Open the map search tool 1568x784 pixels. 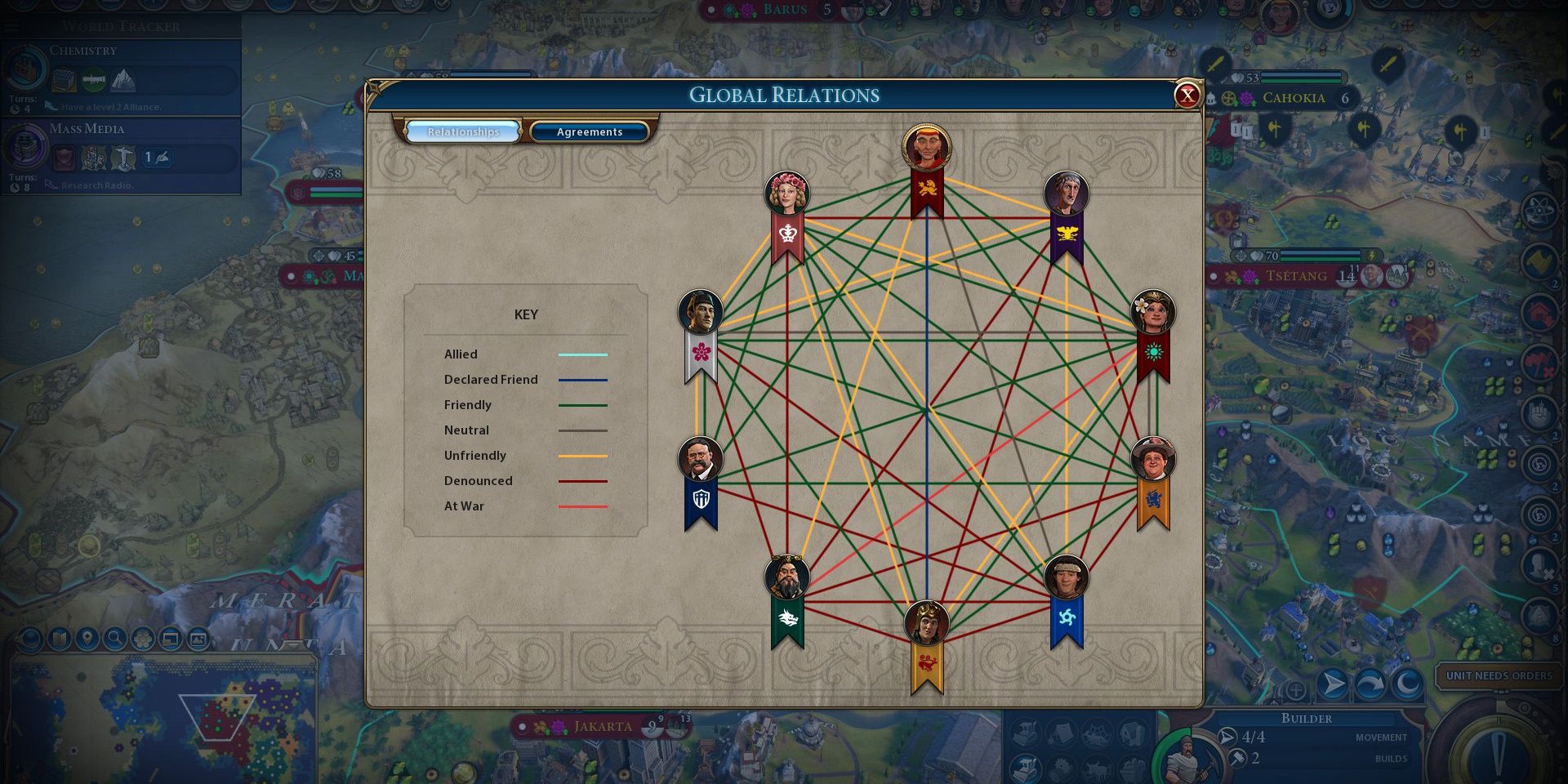click(115, 638)
